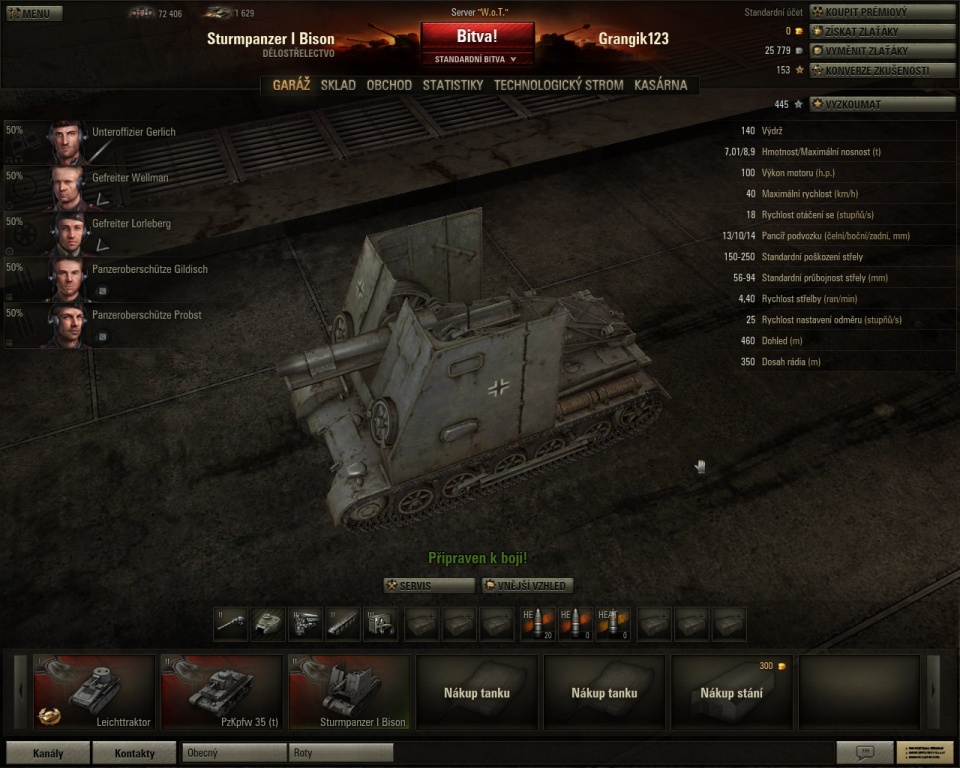View the STATISTIKY tab
This screenshot has width=960, height=768.
coord(453,85)
